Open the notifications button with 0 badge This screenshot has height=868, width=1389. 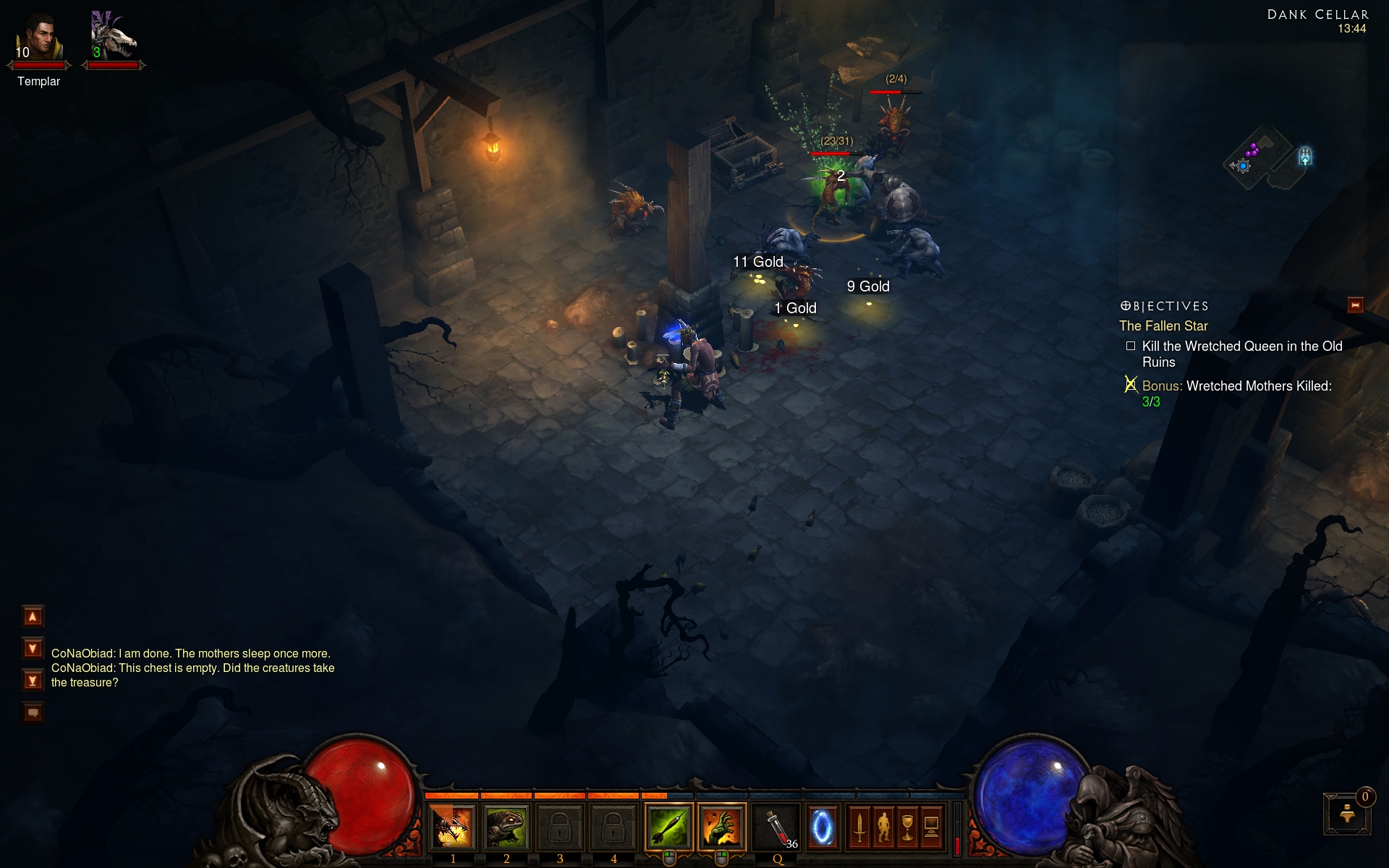coord(1347,814)
